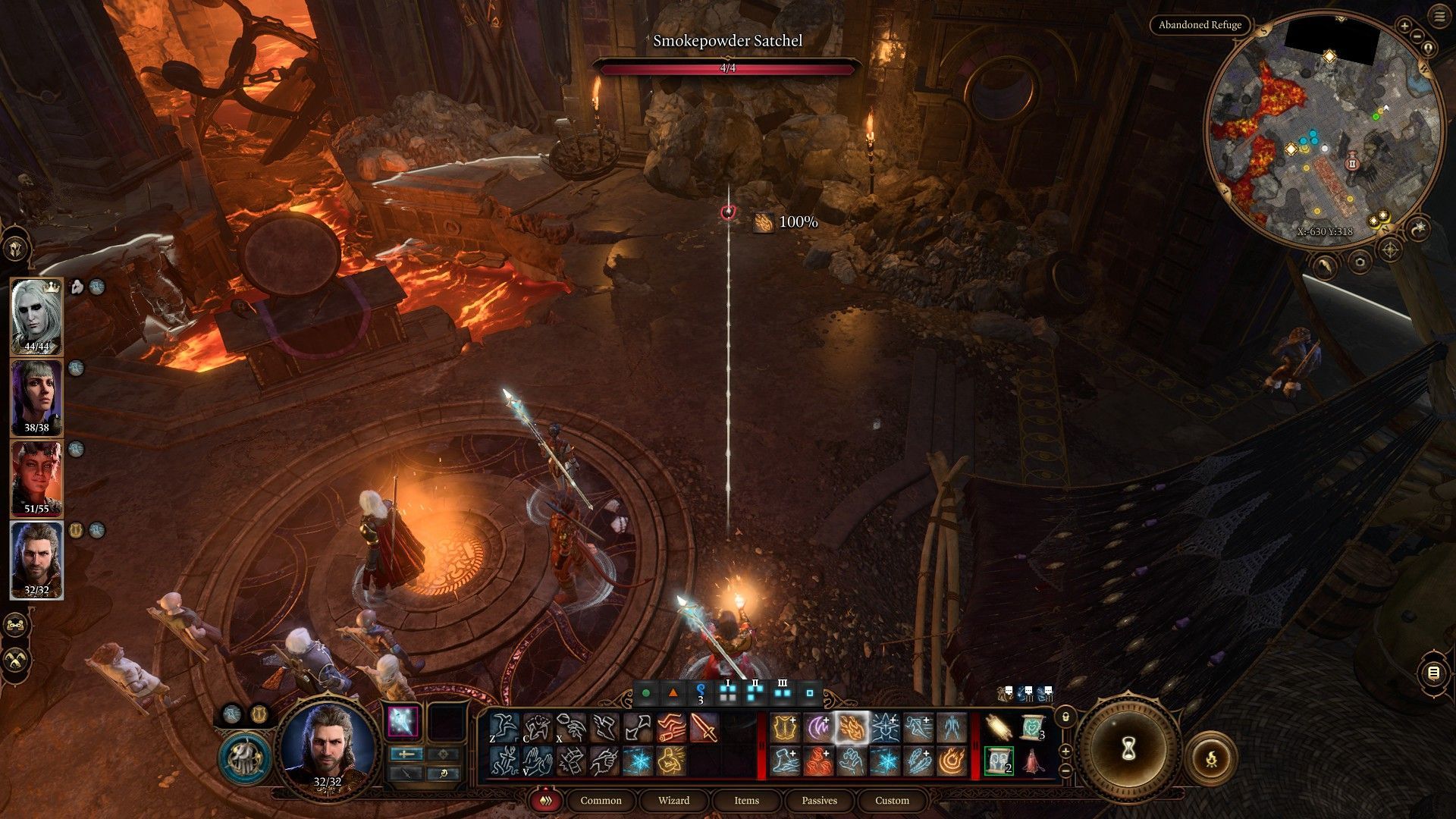Toggle the hotbar lock padlock
This screenshot has width=1456, height=819.
[1065, 716]
